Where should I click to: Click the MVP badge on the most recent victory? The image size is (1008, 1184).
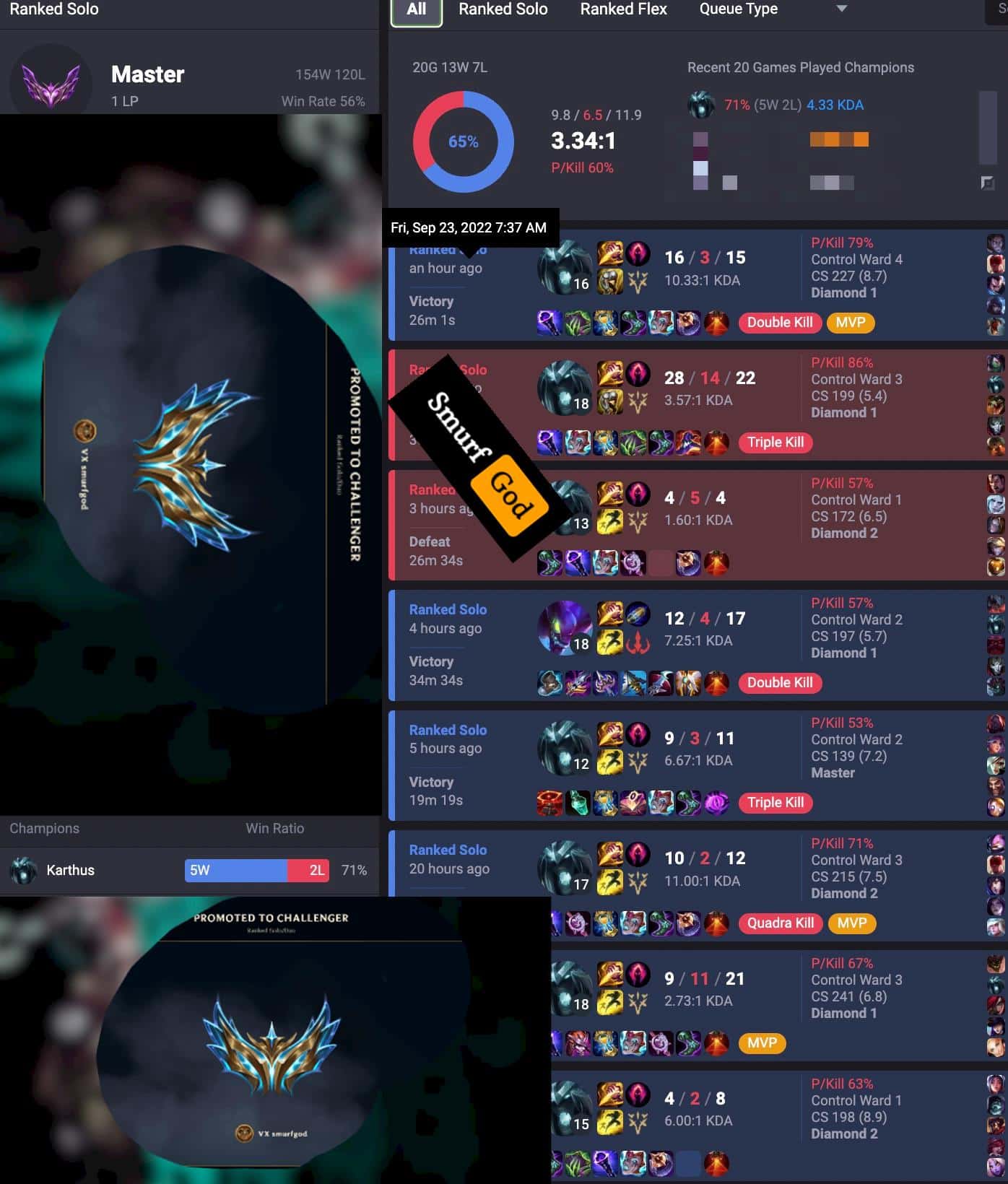[851, 323]
